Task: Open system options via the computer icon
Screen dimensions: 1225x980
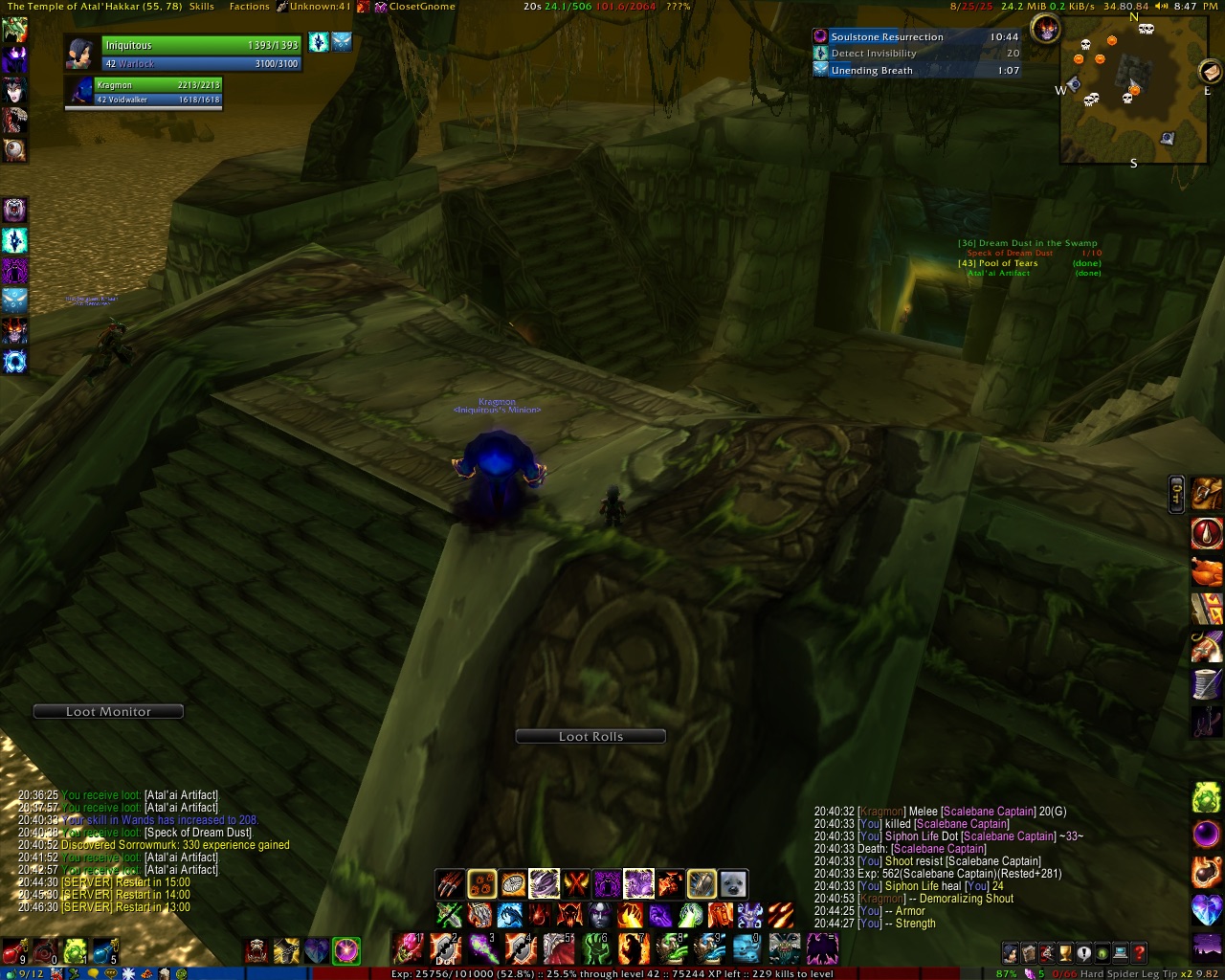Action: click(1119, 952)
